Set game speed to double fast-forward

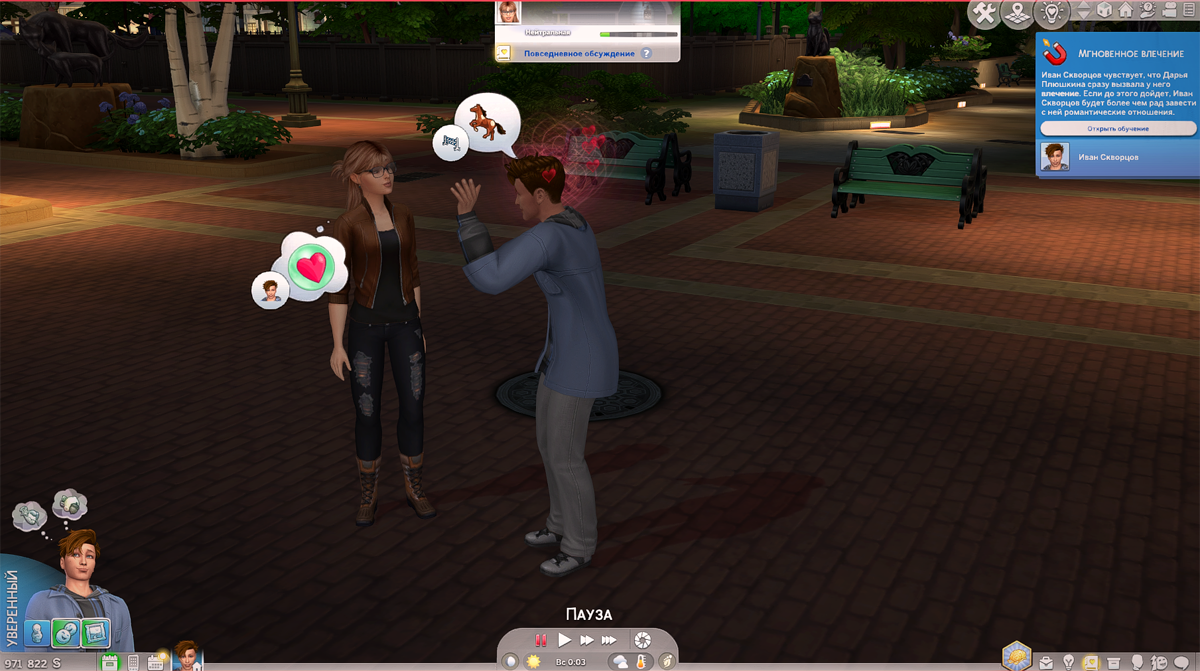587,640
